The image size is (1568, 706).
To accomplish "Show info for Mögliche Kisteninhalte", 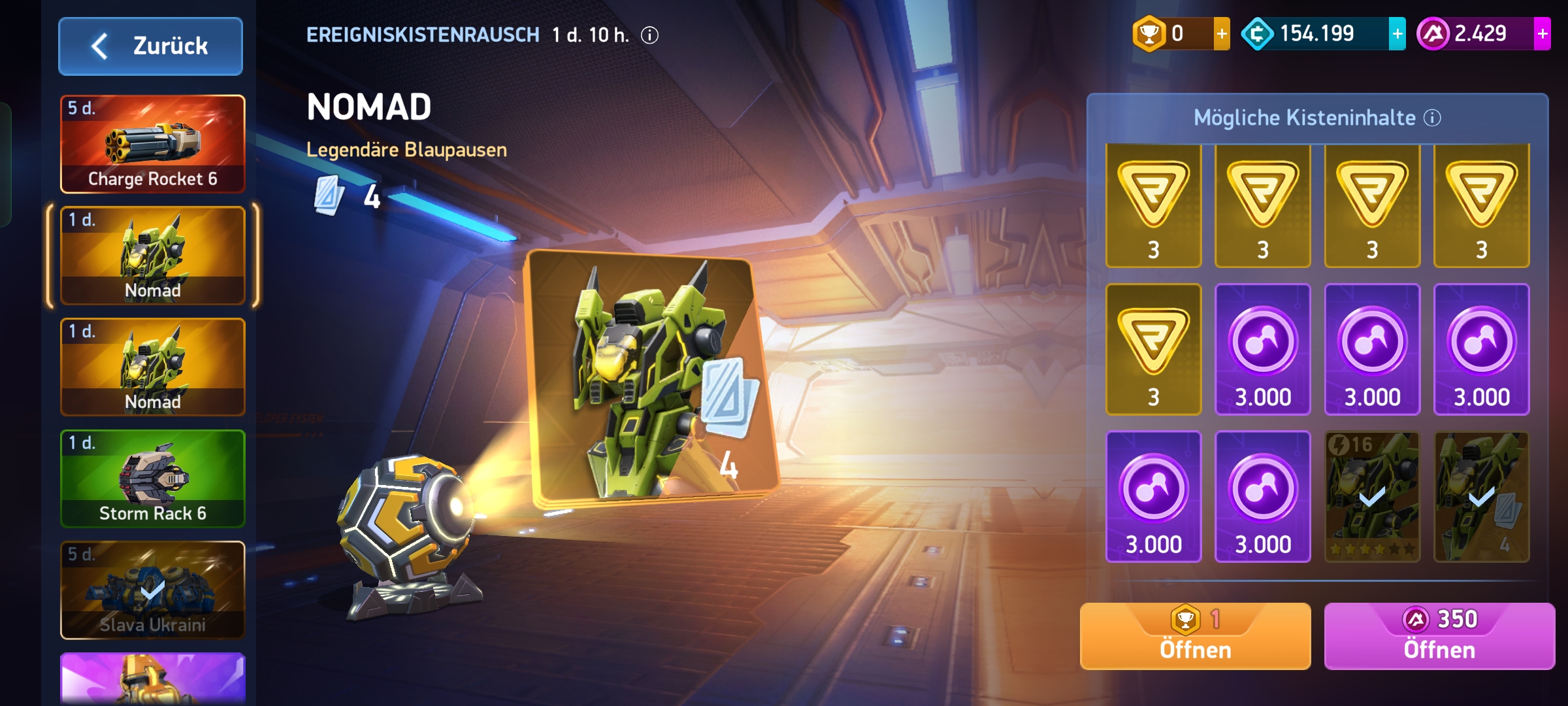I will click(x=1432, y=118).
